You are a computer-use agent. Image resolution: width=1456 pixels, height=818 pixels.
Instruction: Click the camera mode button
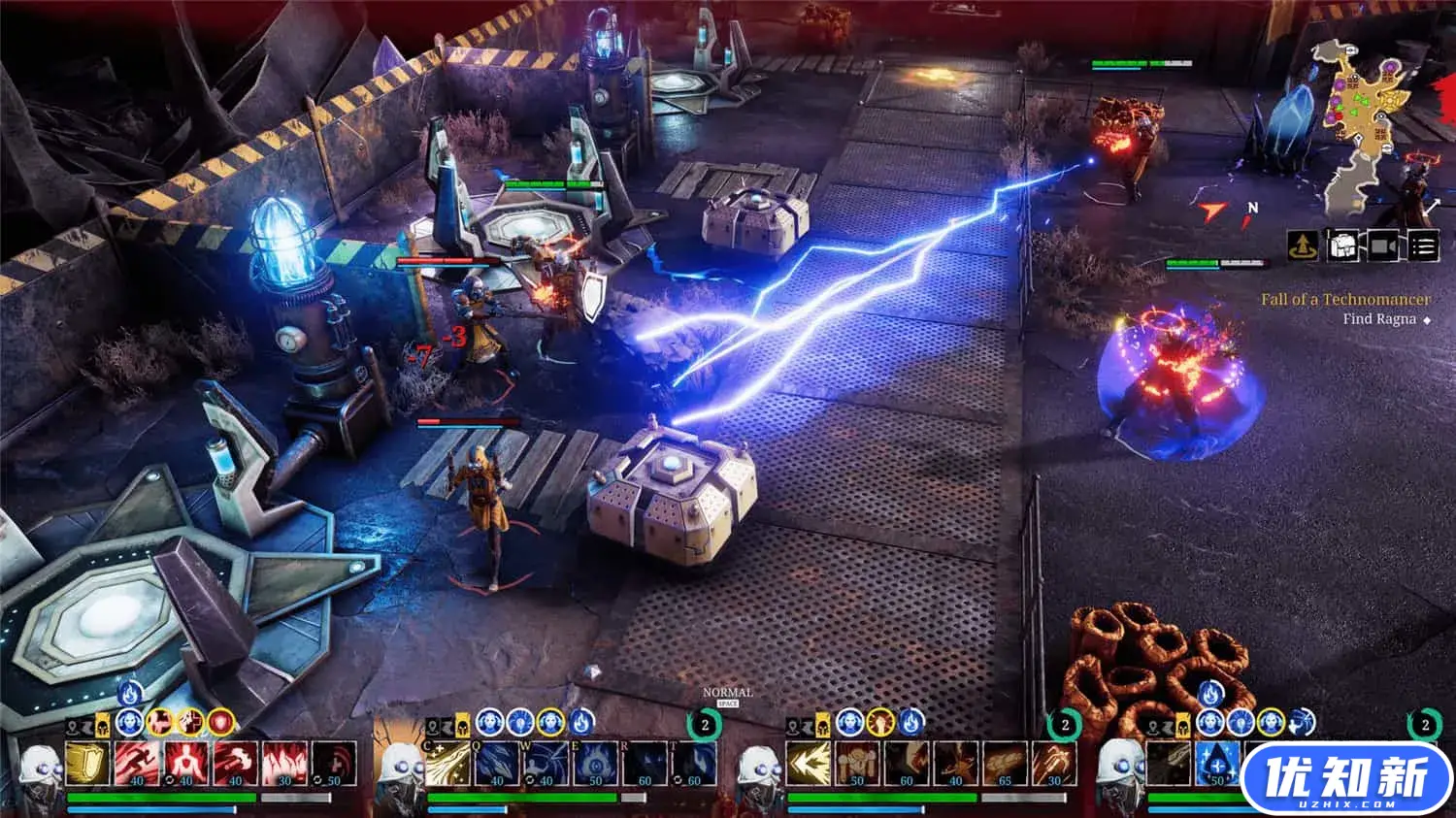[x=1383, y=245]
